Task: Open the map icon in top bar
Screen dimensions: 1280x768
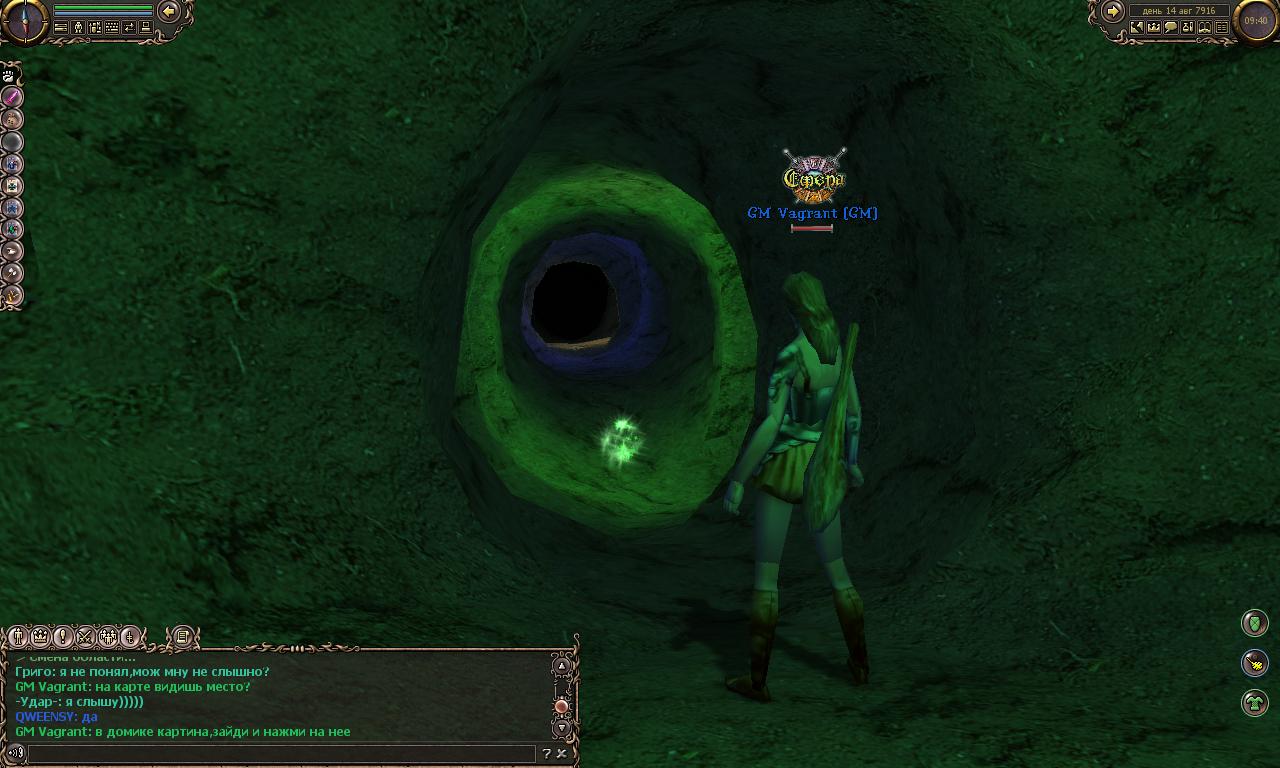Action: [x=1137, y=28]
